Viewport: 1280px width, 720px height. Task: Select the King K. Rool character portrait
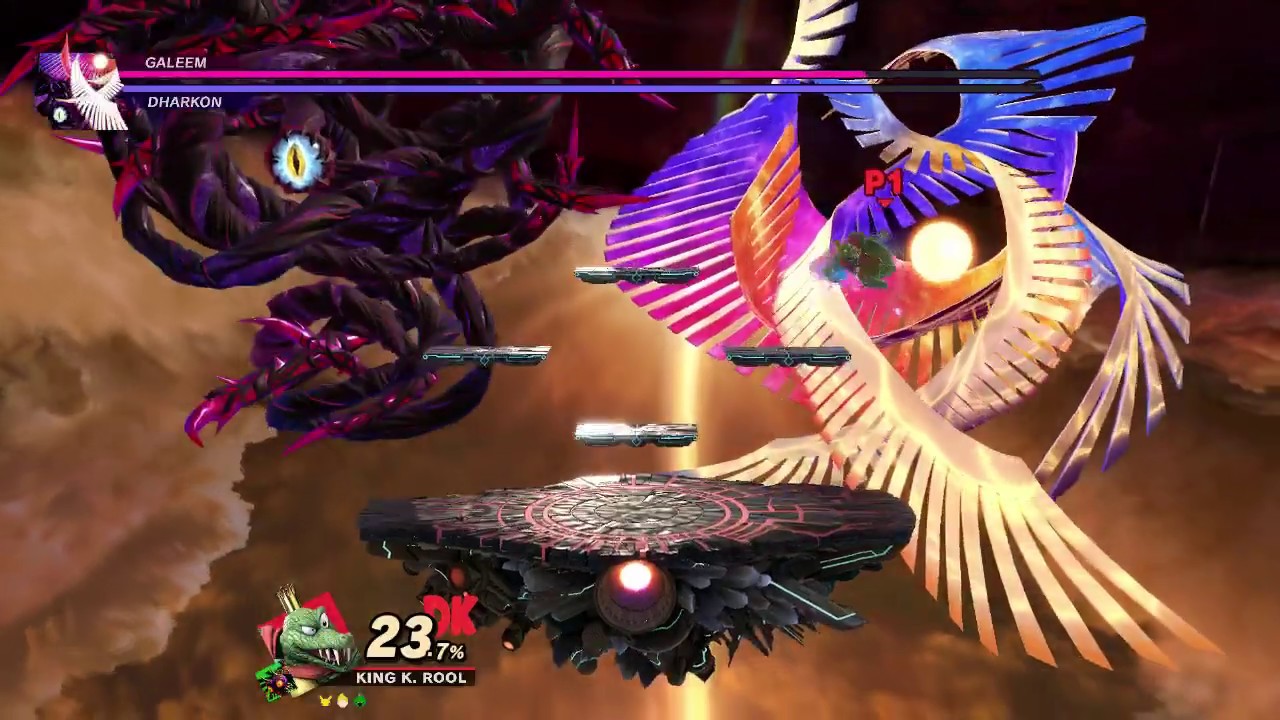point(310,637)
